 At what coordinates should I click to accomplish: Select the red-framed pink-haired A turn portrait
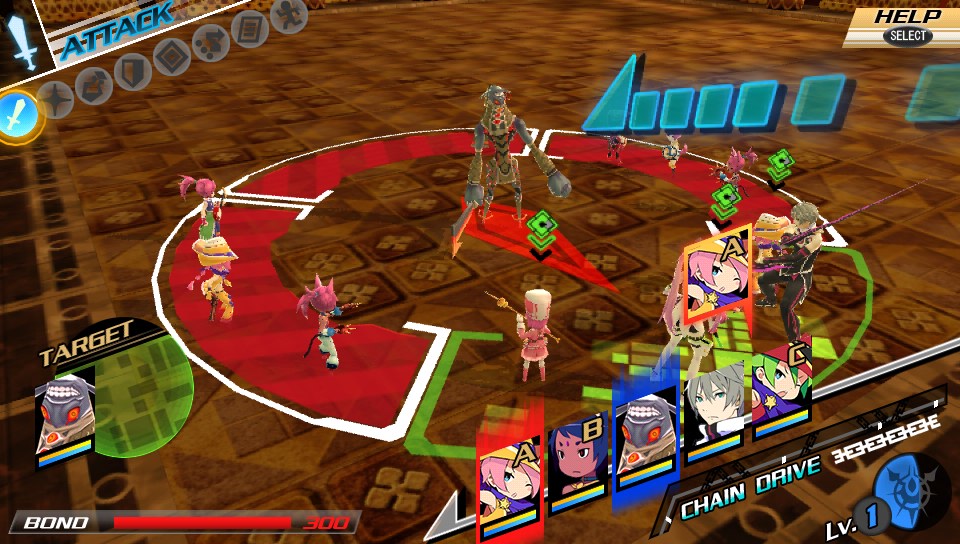coord(508,464)
